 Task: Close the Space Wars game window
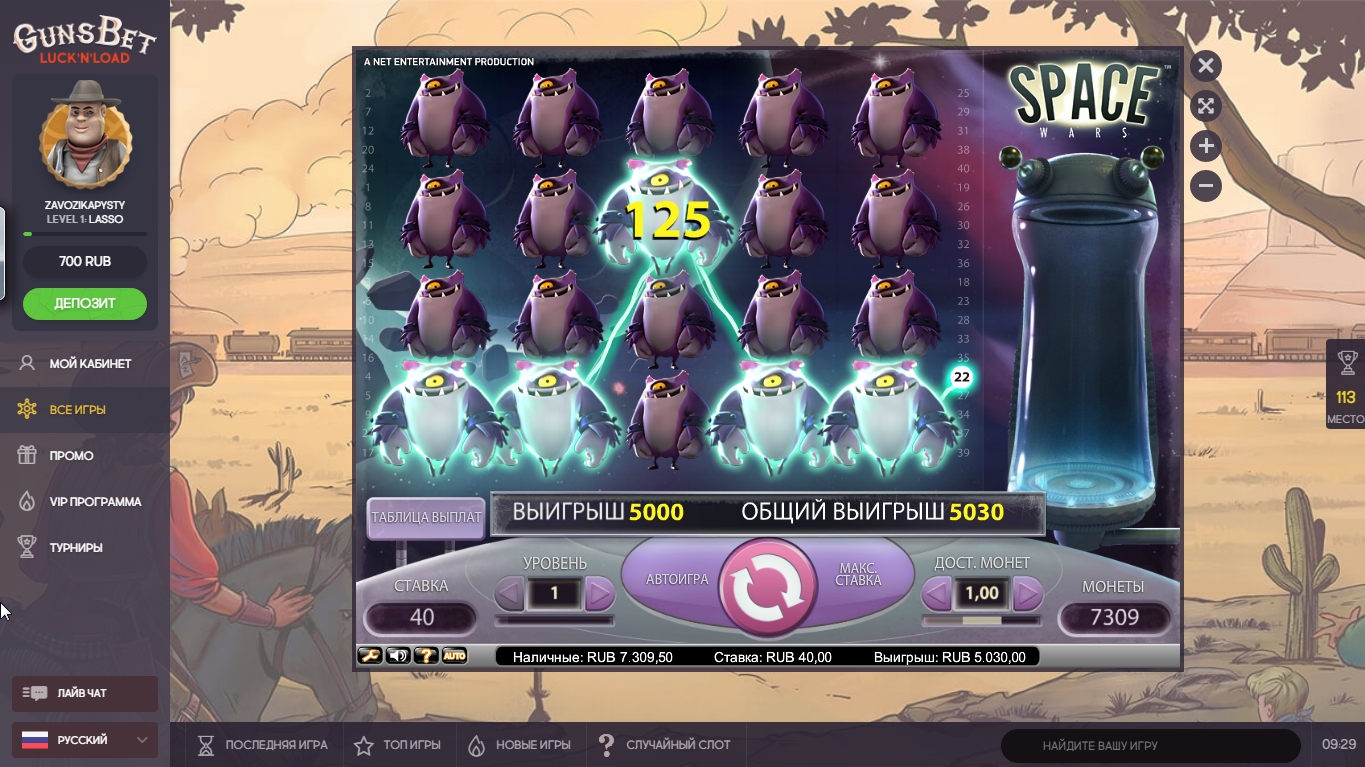click(1206, 66)
